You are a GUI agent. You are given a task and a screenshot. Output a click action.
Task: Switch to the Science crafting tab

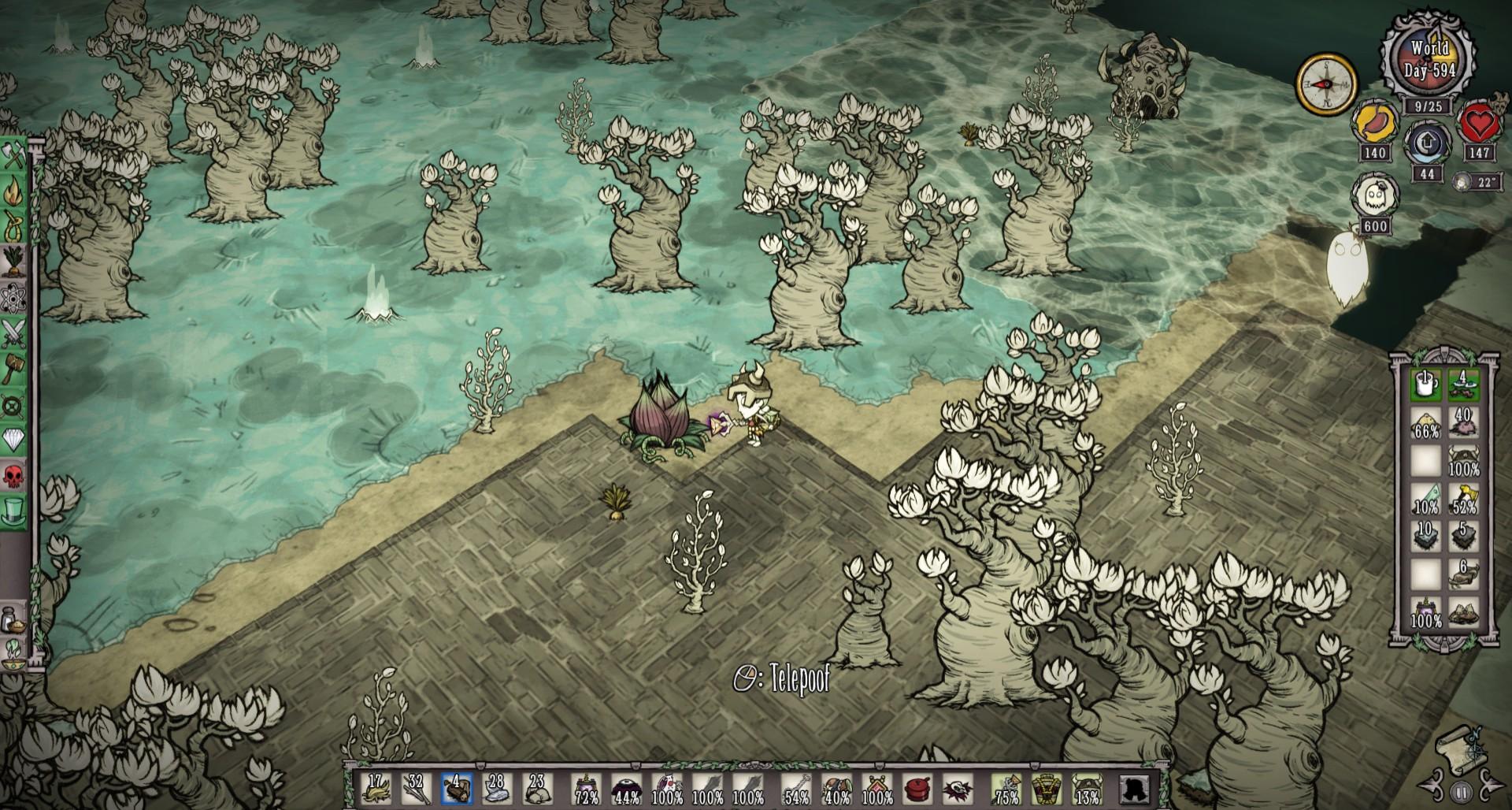click(x=14, y=300)
